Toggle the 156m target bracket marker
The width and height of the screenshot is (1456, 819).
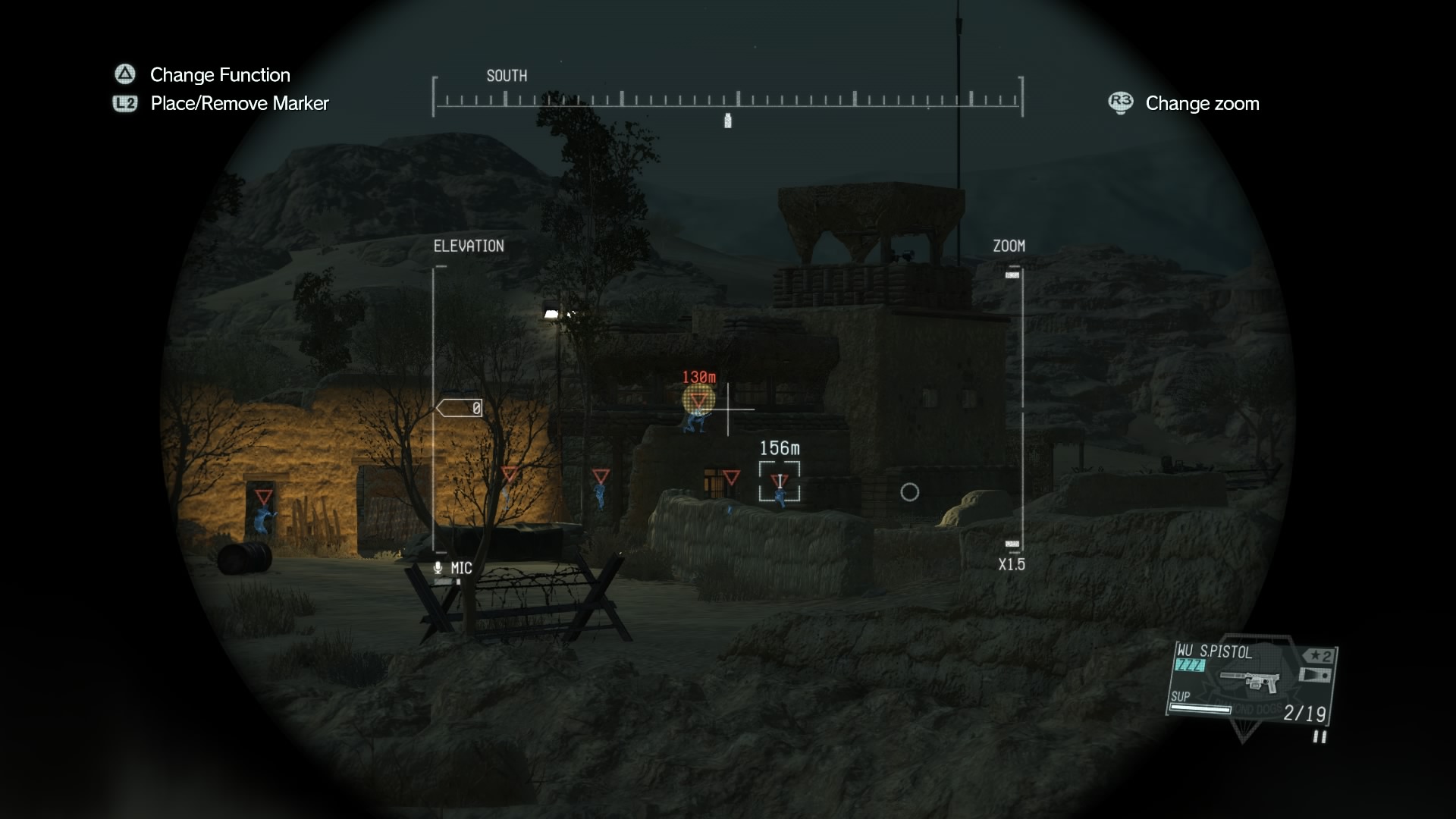click(x=780, y=480)
